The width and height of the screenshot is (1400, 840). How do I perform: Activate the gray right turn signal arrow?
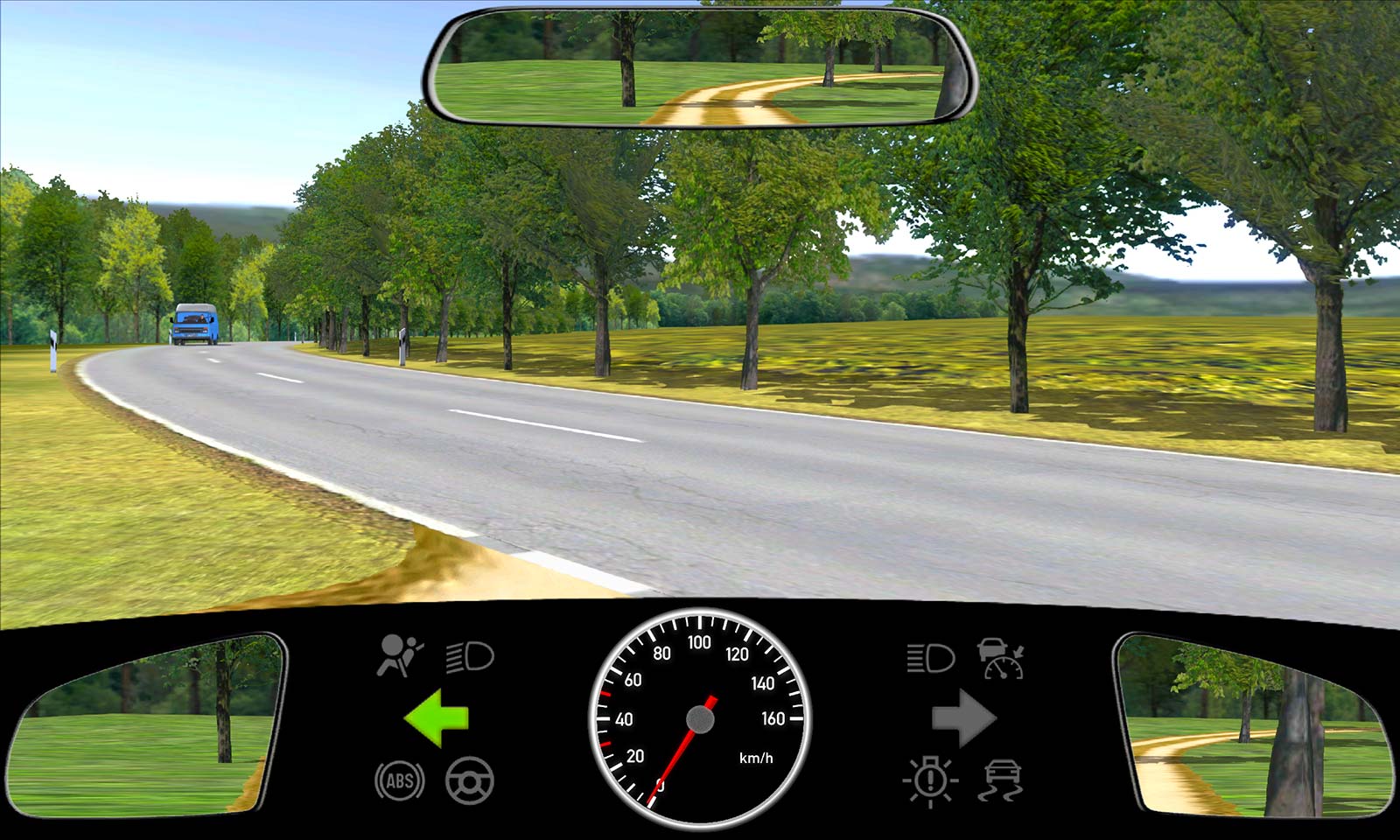[963, 718]
